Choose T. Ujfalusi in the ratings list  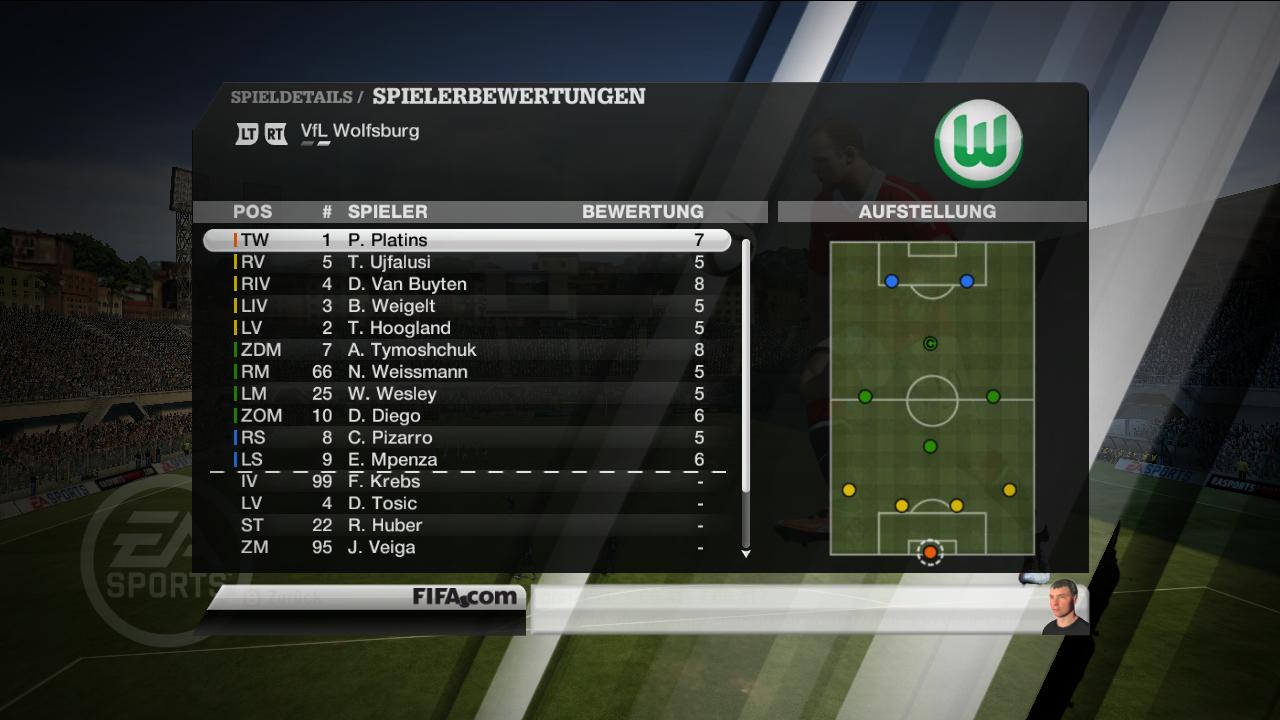(466, 262)
